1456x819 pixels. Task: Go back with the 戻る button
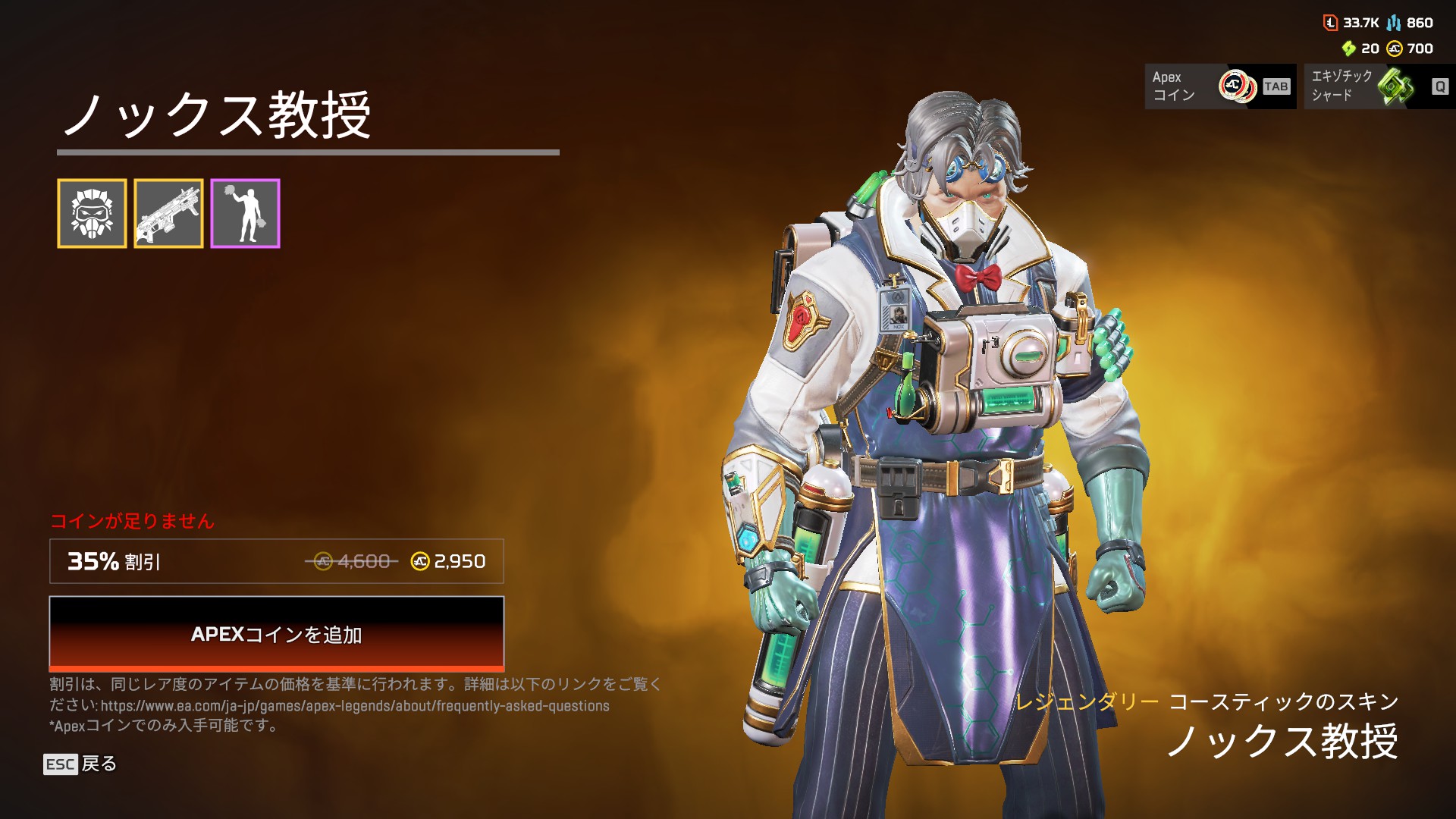(x=80, y=764)
